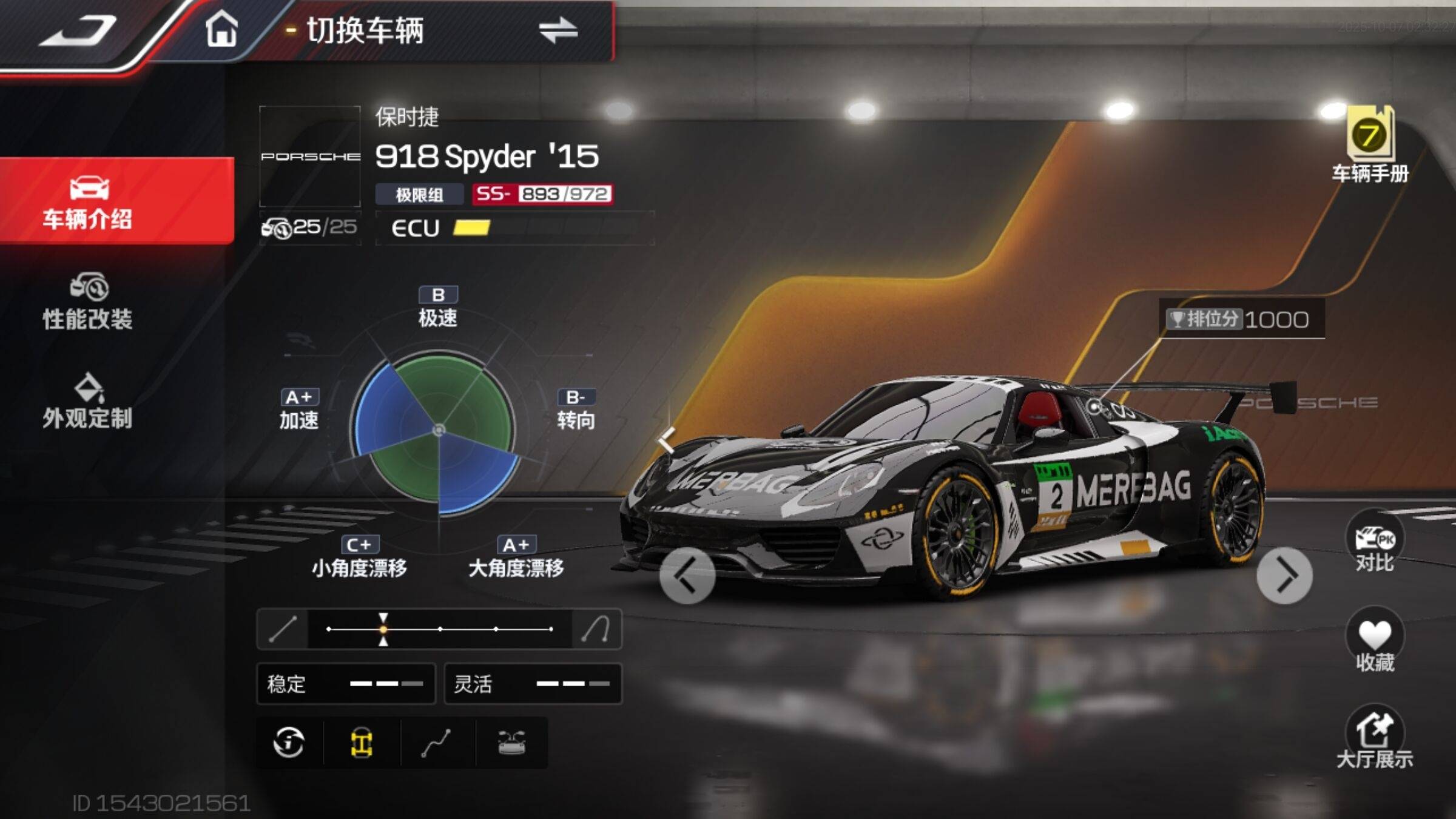Show the next car with right arrow
Screen dimensions: 1456x819
point(1284,576)
